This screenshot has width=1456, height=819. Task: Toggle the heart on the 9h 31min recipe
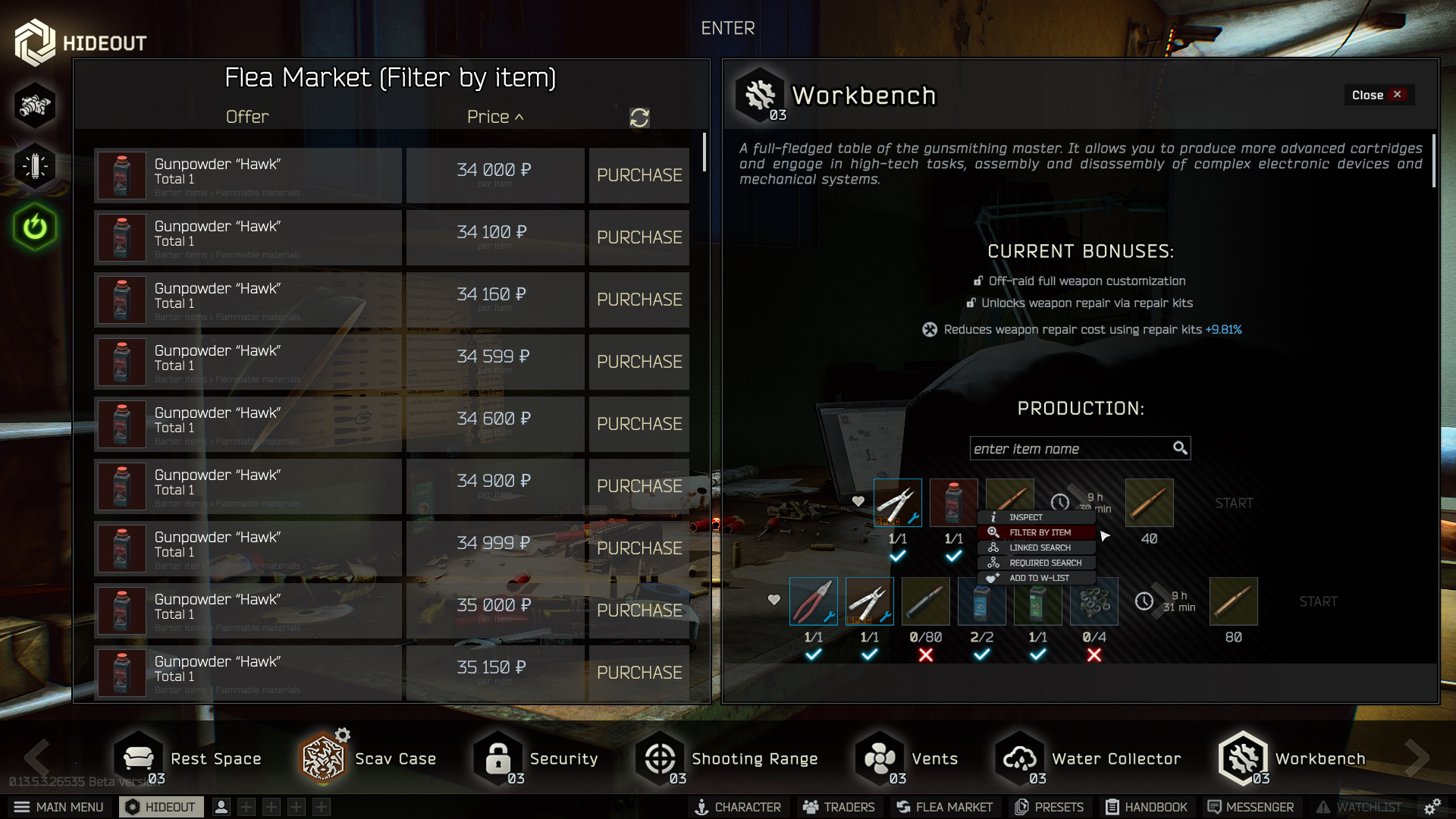(773, 600)
